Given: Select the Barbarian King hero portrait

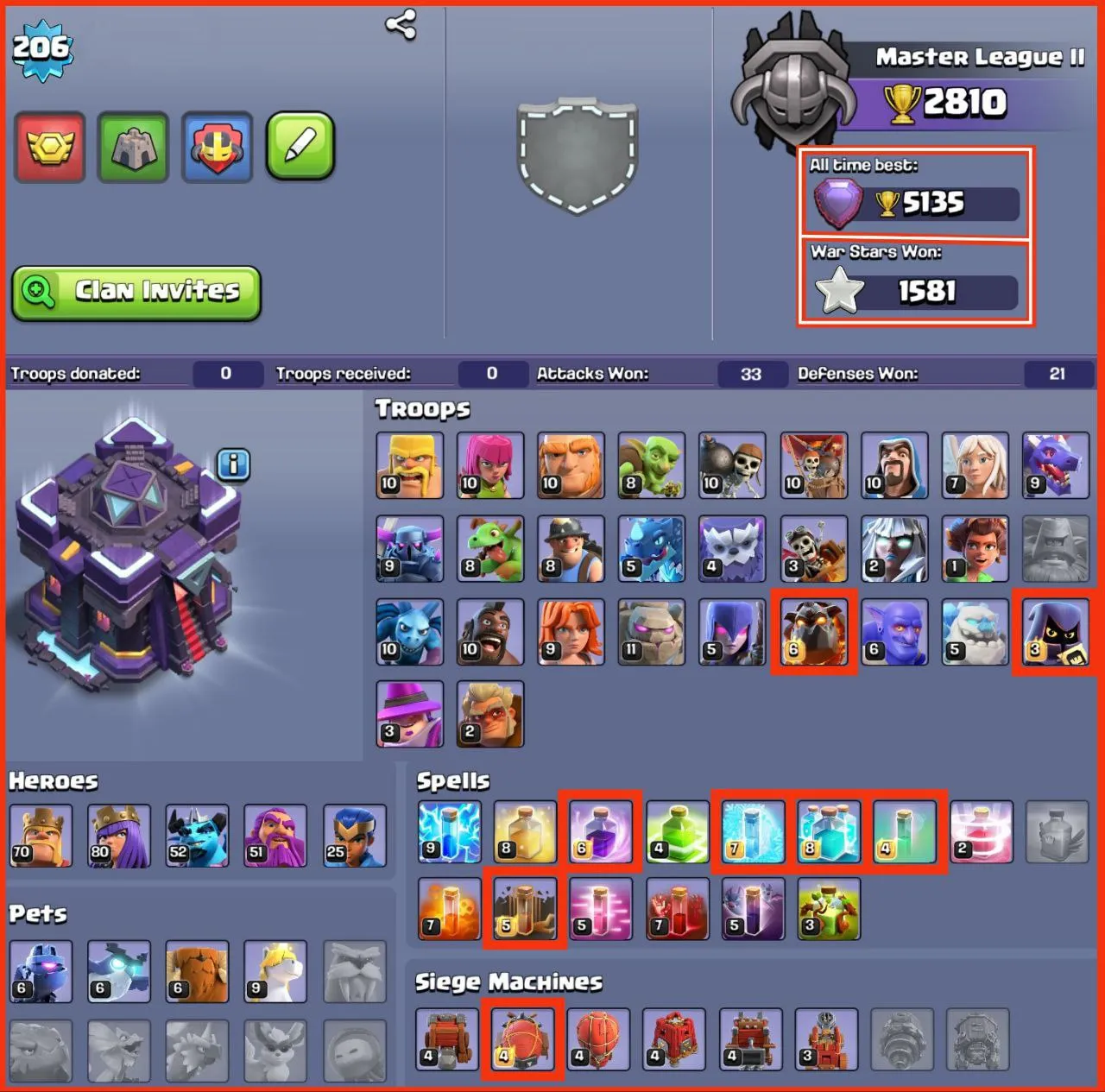Looking at the screenshot, I should pos(41,834).
